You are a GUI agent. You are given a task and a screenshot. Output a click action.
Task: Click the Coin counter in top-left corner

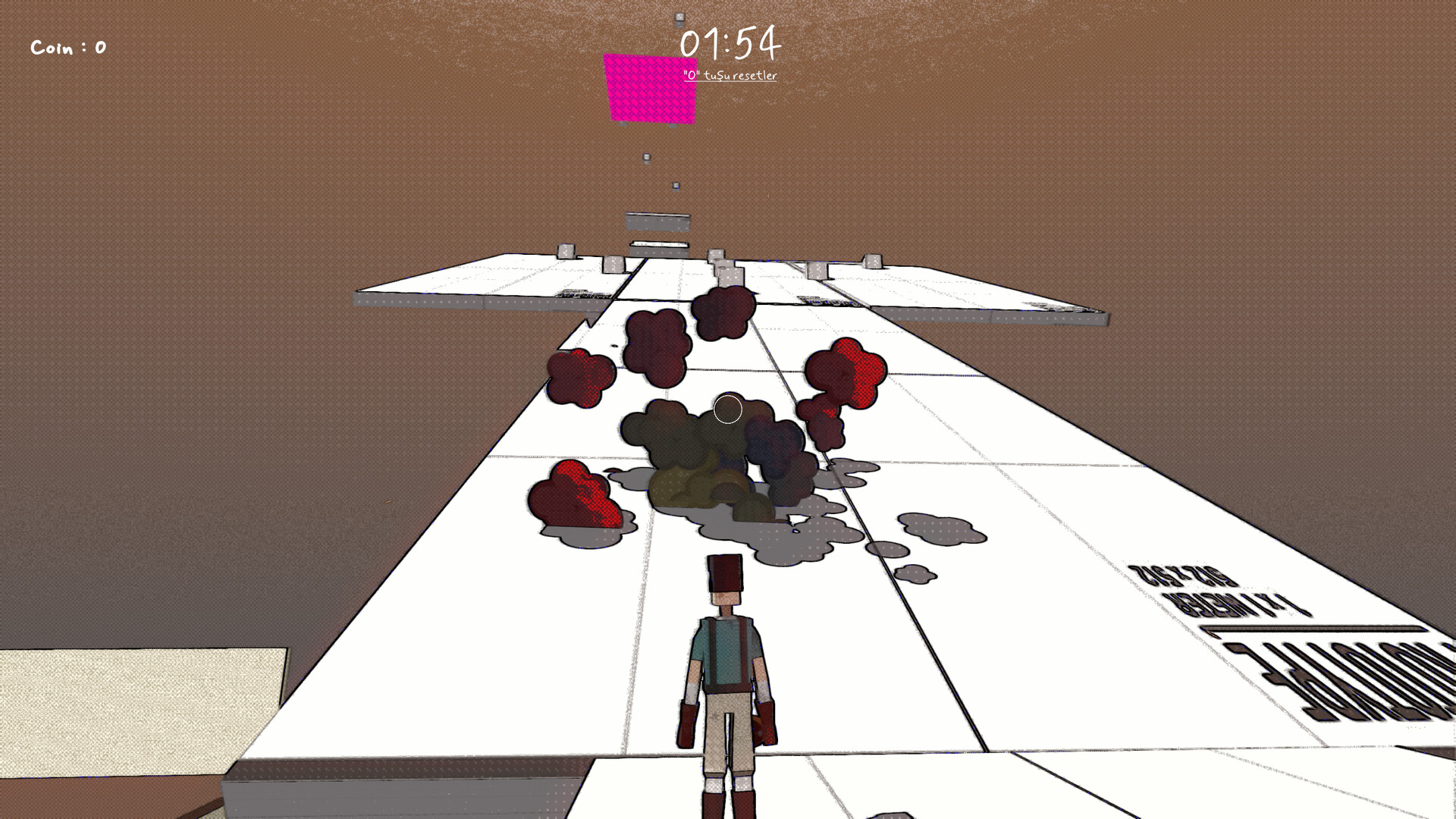[67, 47]
